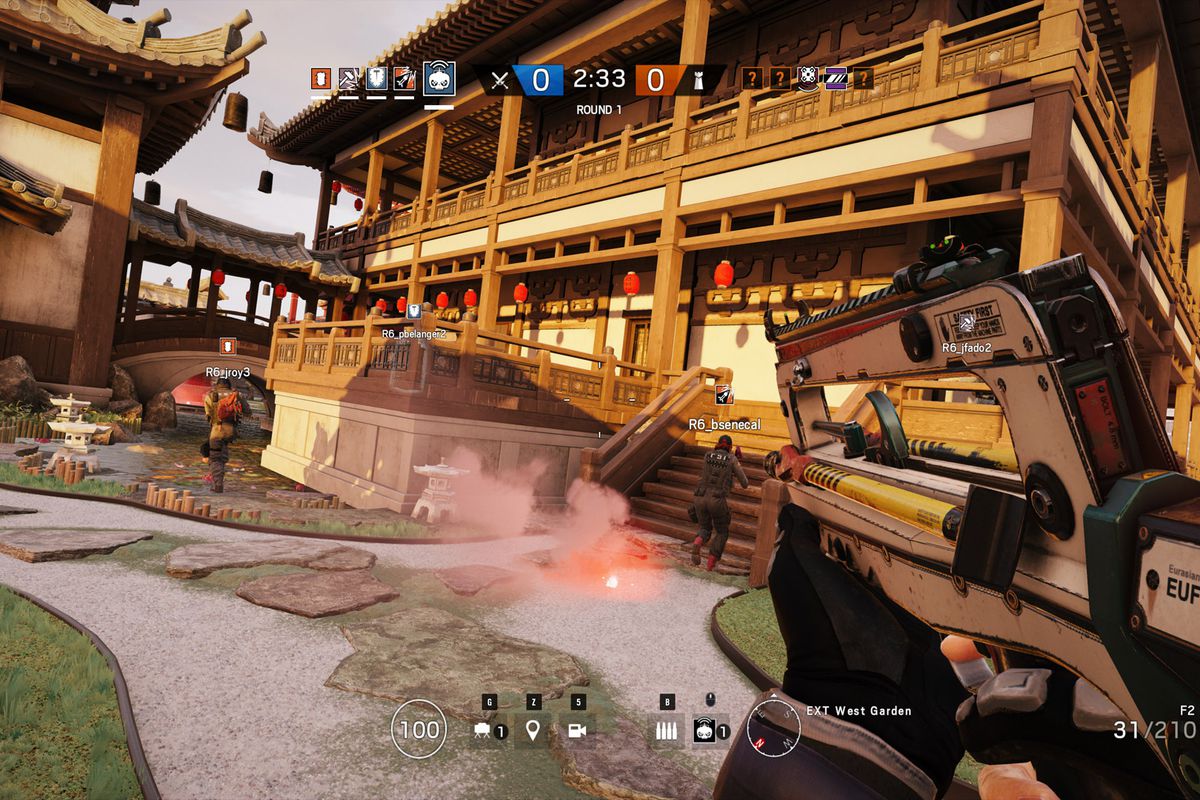Select the enemy purple striped operator icon
This screenshot has width=1200, height=800.
pyautogui.click(x=835, y=78)
